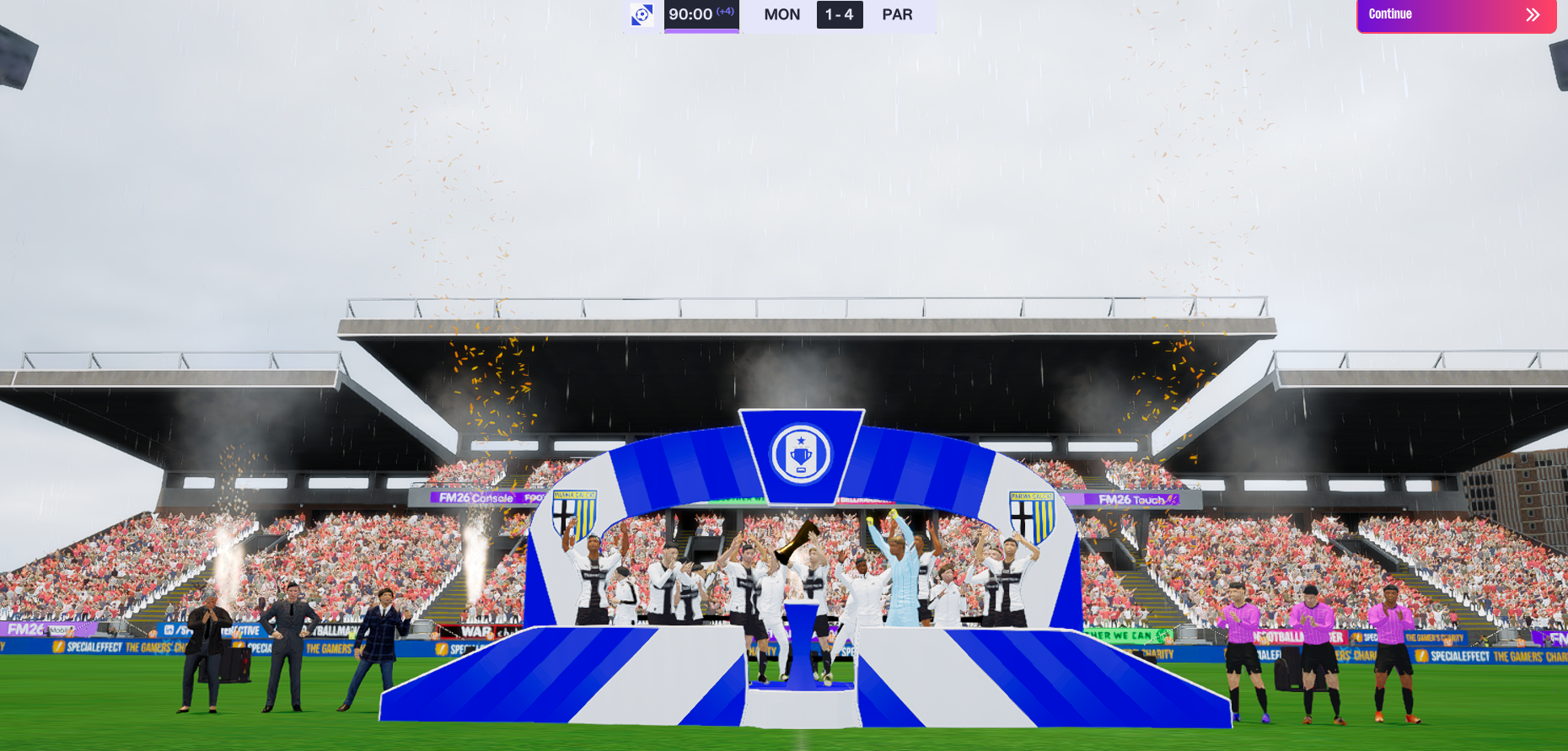The height and width of the screenshot is (751, 1568).
Task: Select the football icon beside the match clock
Action: tap(642, 15)
